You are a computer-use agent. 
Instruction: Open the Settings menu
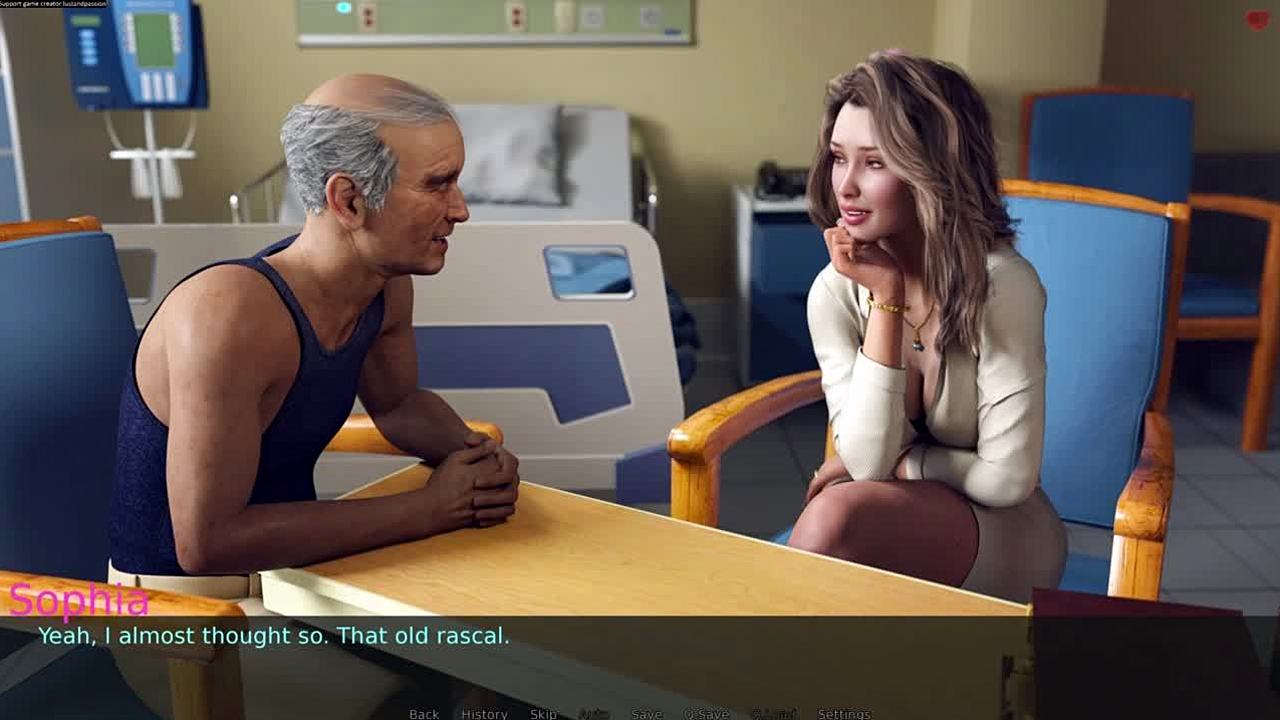coord(844,713)
